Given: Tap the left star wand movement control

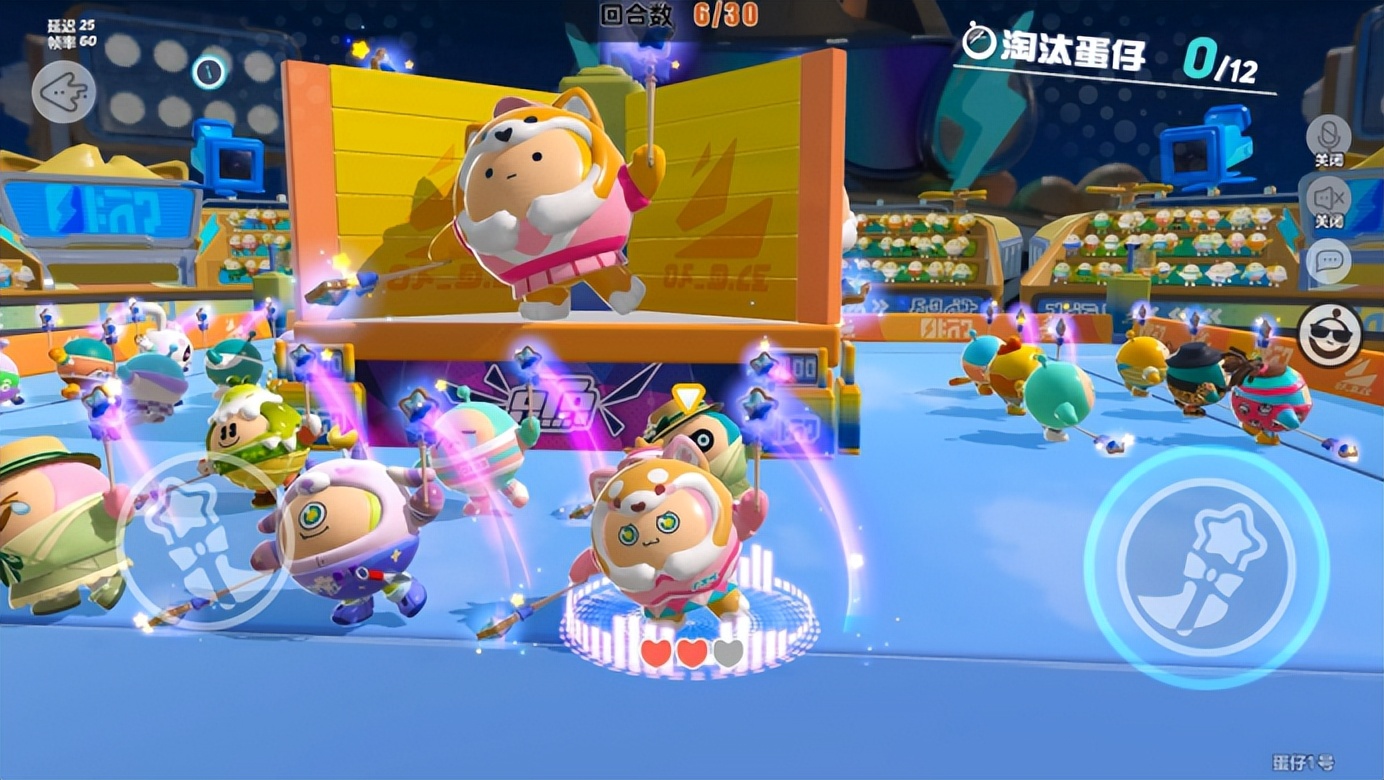Looking at the screenshot, I should 195,528.
